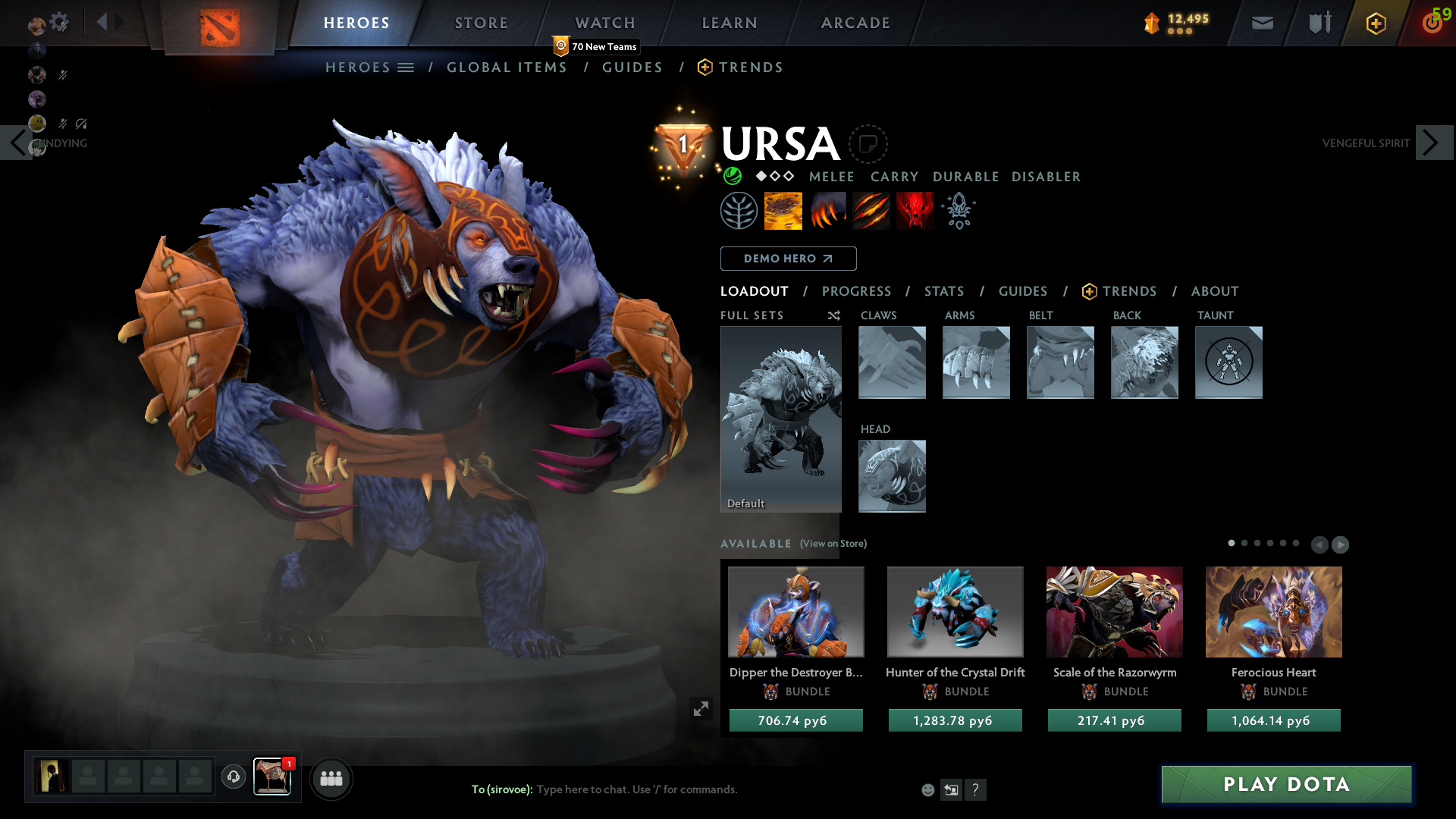This screenshot has height=819, width=1456.
Task: Open the mail inbox icon
Action: [x=1262, y=23]
